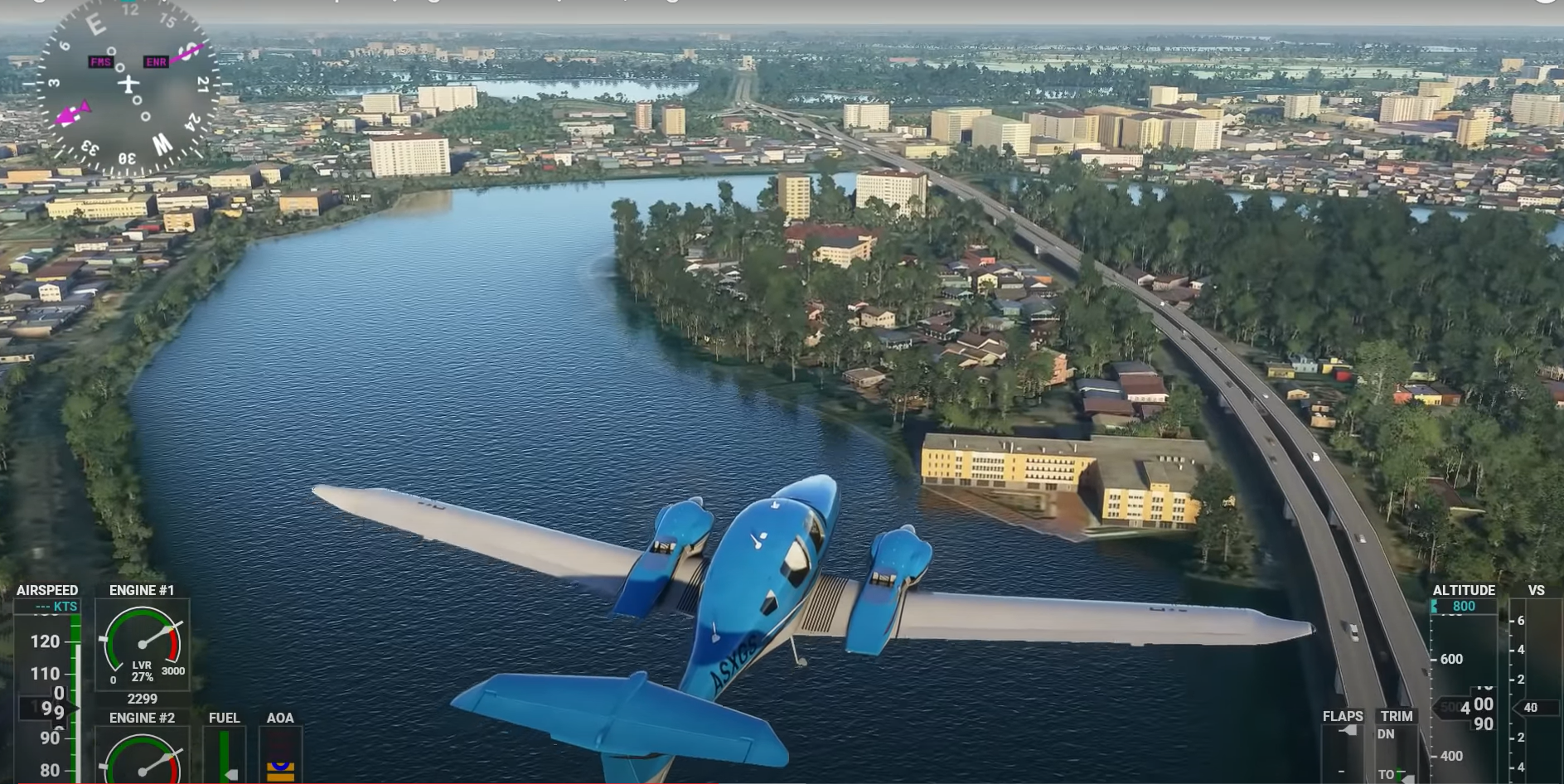Switch to the TRIM panel

click(x=1397, y=715)
